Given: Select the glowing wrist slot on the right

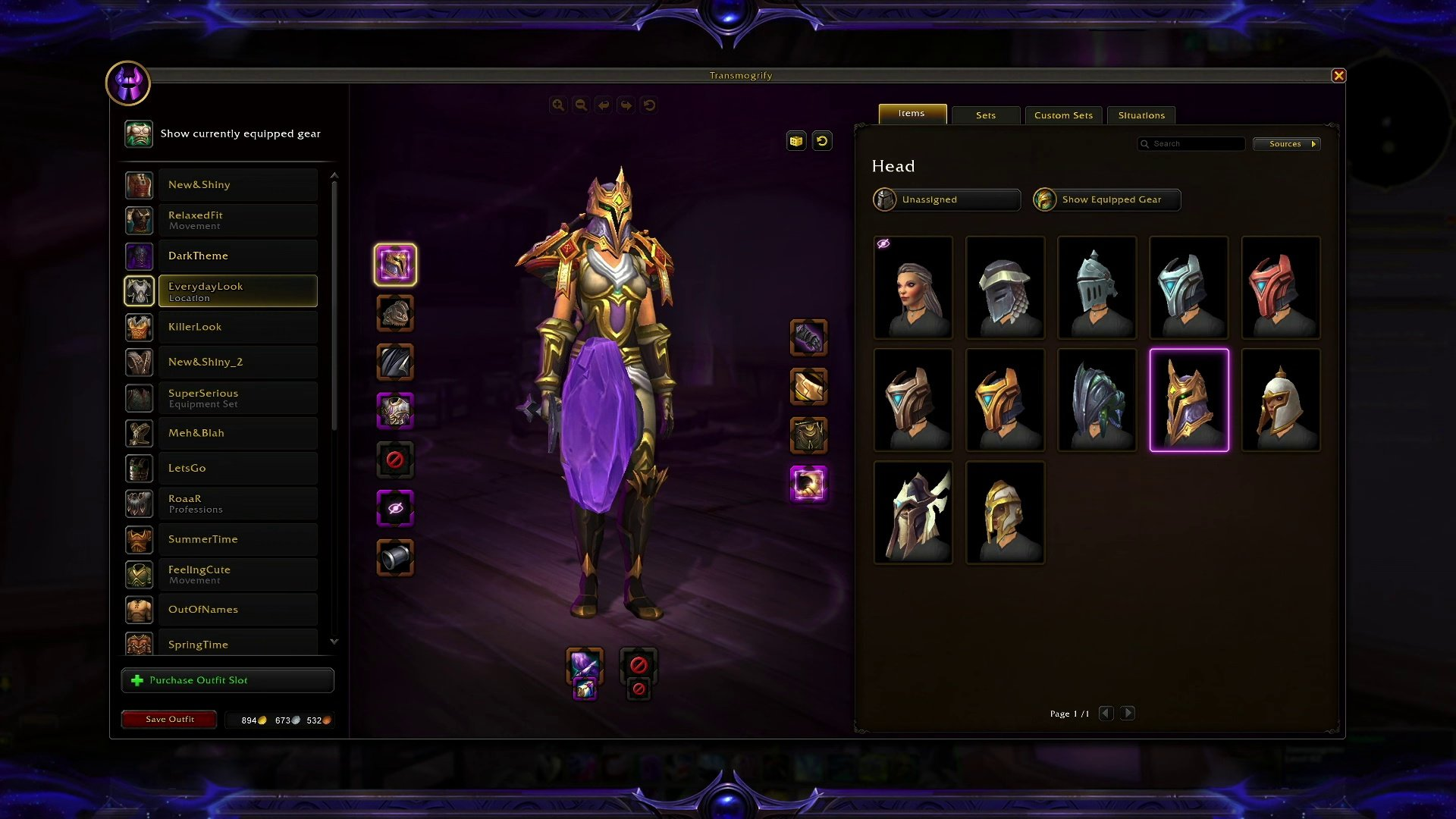Looking at the screenshot, I should [808, 484].
